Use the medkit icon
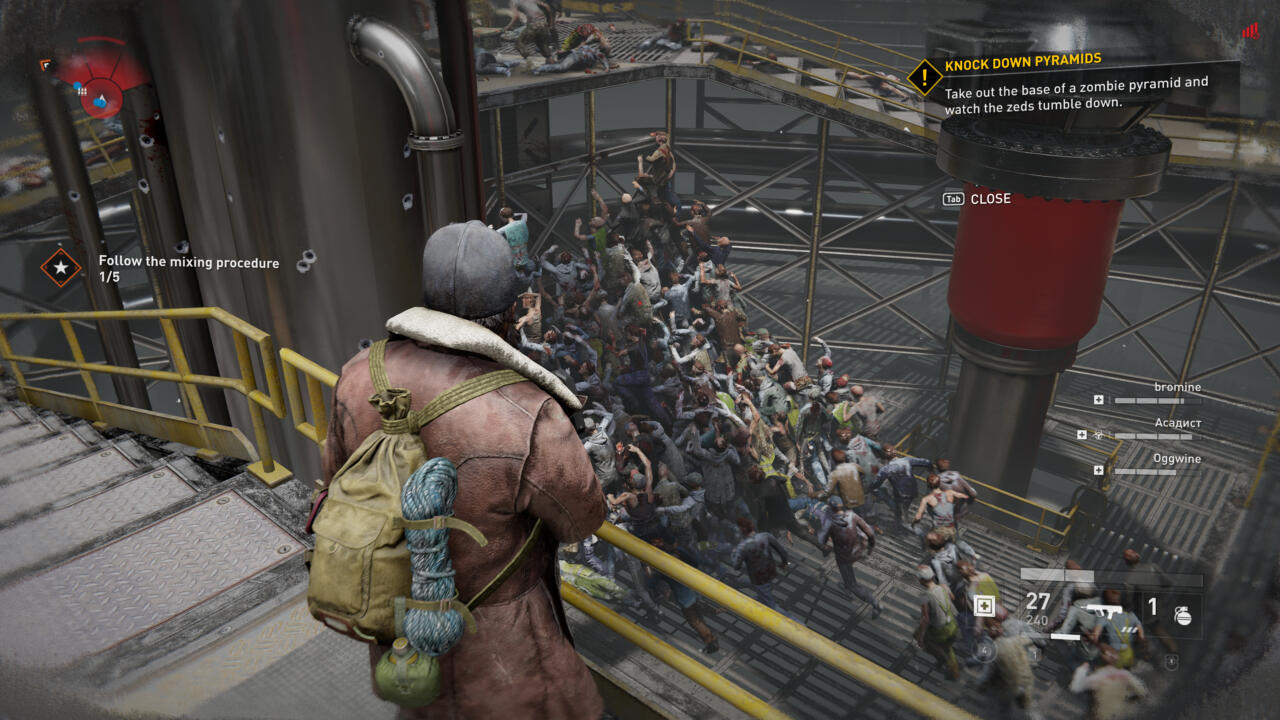This screenshot has height=720, width=1280. click(985, 606)
